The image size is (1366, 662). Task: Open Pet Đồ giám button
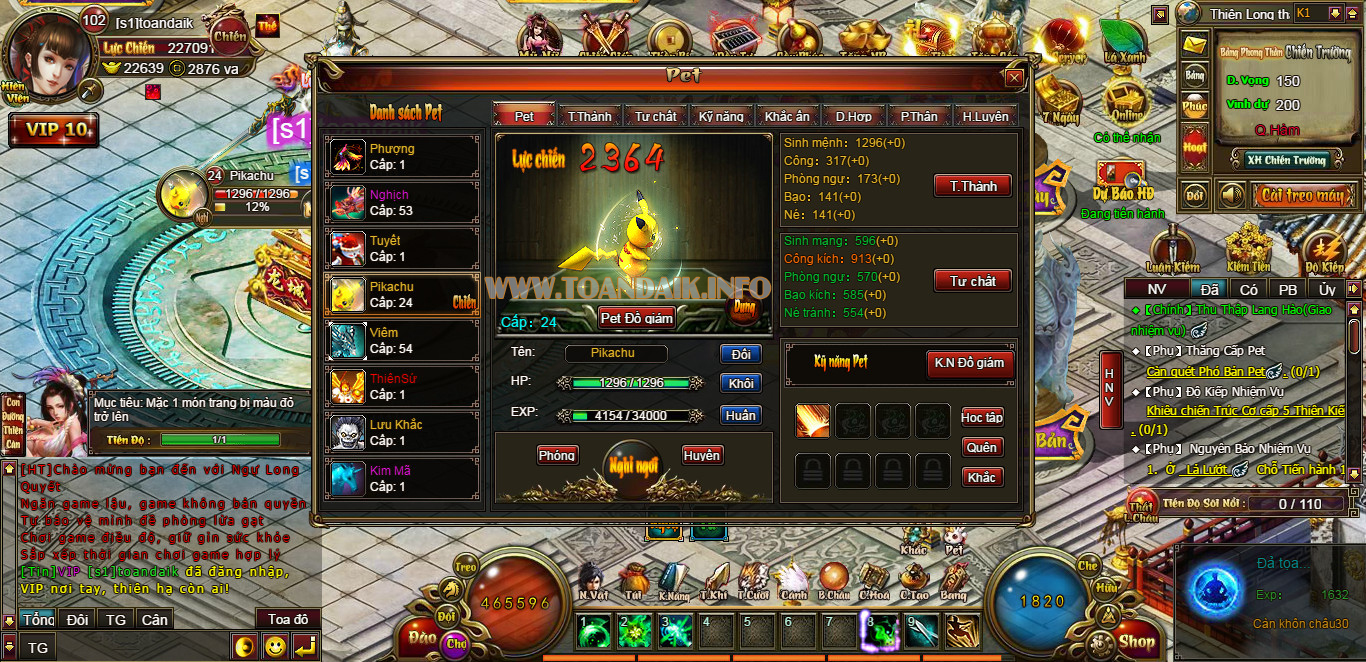coord(637,318)
